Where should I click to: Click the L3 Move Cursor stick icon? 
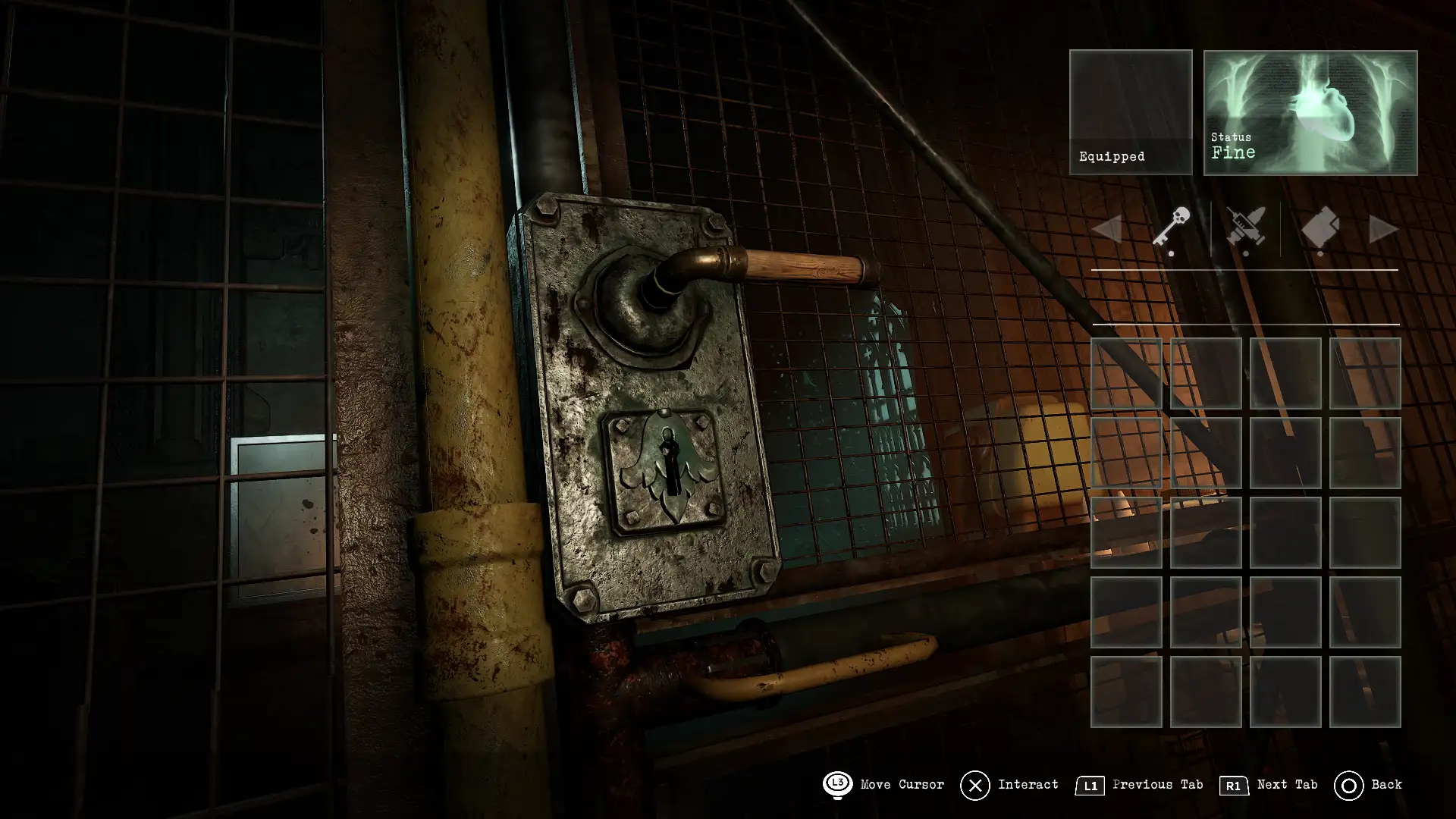(837, 785)
